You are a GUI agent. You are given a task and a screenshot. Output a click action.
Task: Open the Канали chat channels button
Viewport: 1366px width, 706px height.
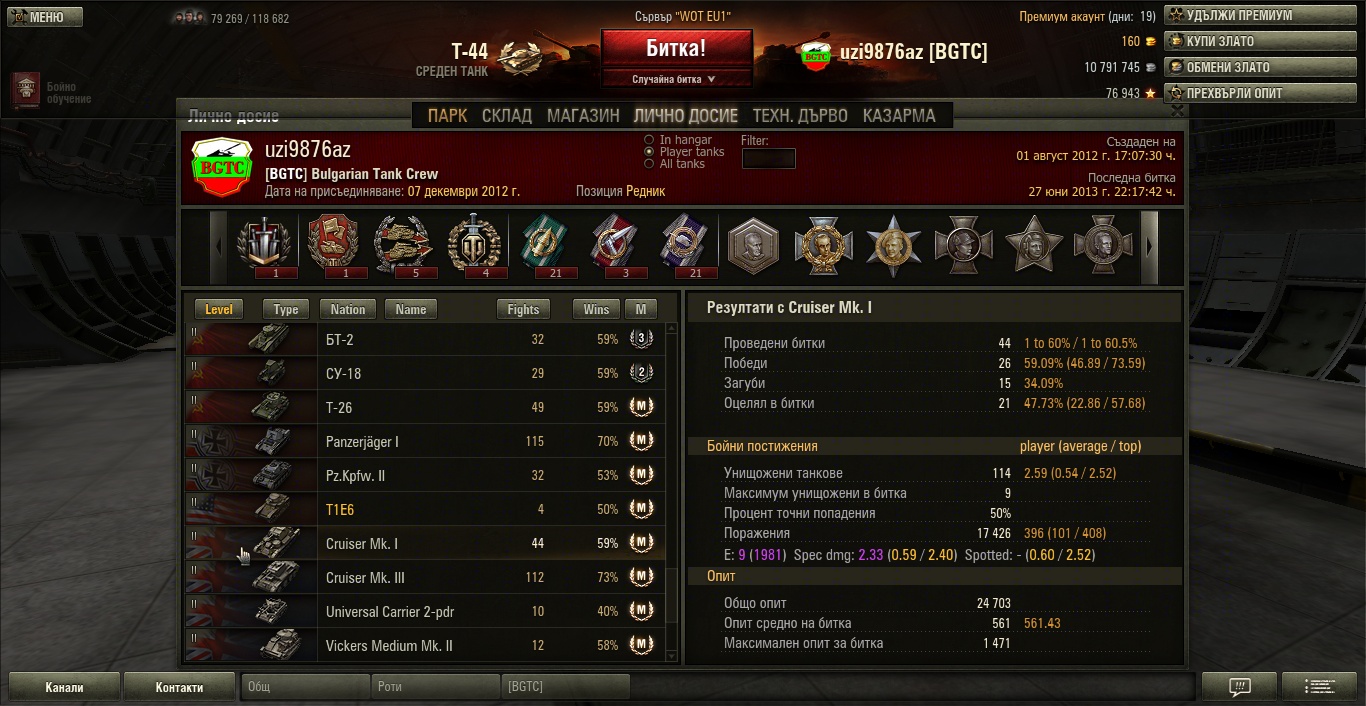(x=65, y=687)
